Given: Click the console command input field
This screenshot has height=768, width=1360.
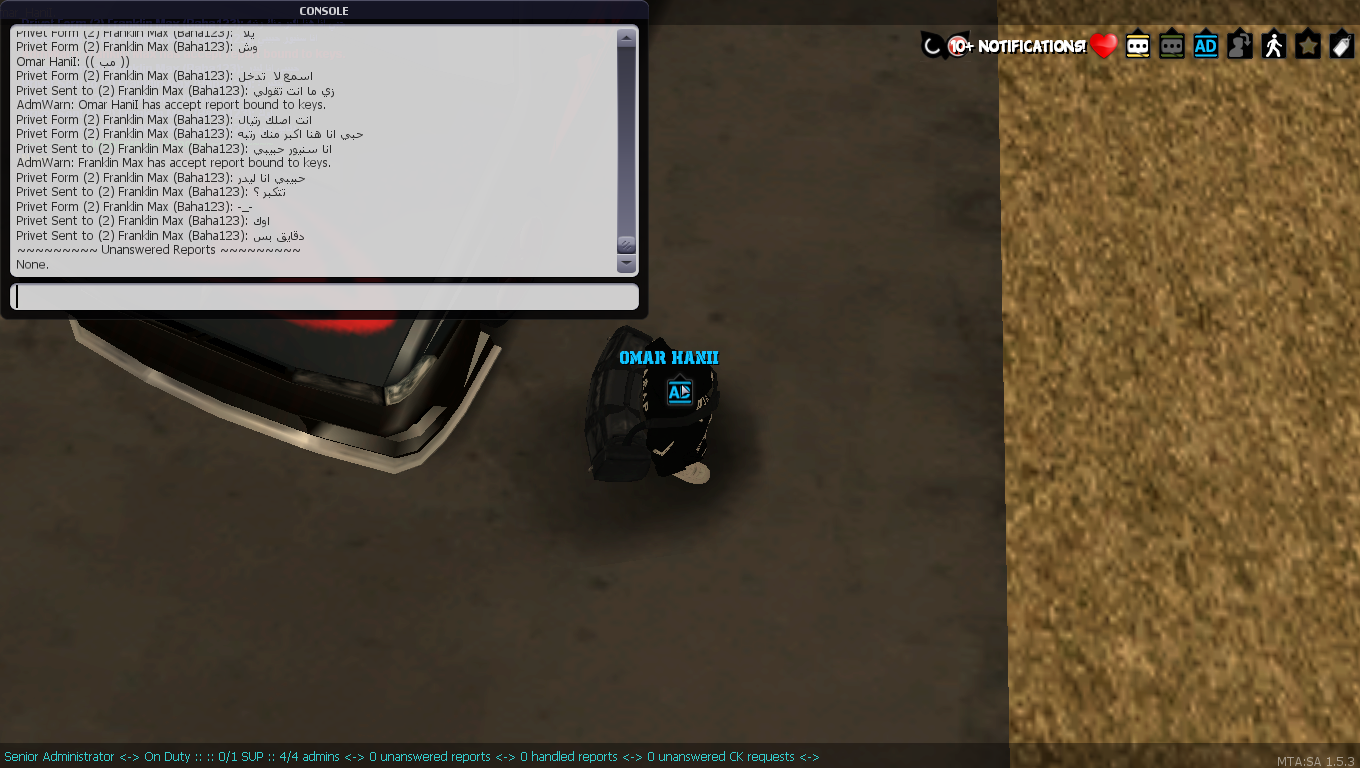Looking at the screenshot, I should pos(324,297).
